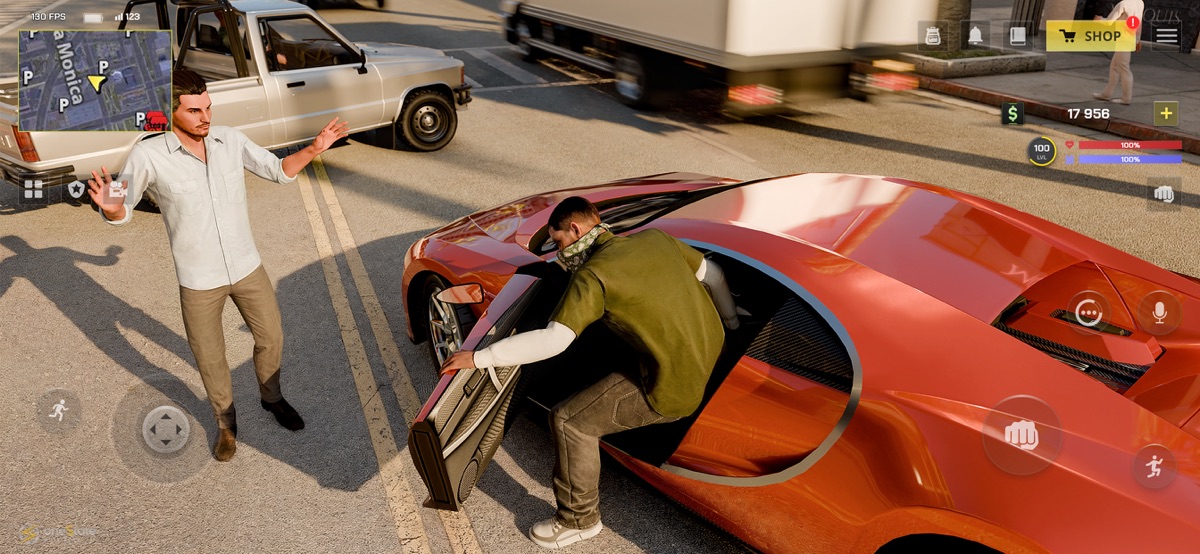Viewport: 1200px width, 554px height.
Task: Toggle voice chat microphone
Action: [x=1159, y=313]
